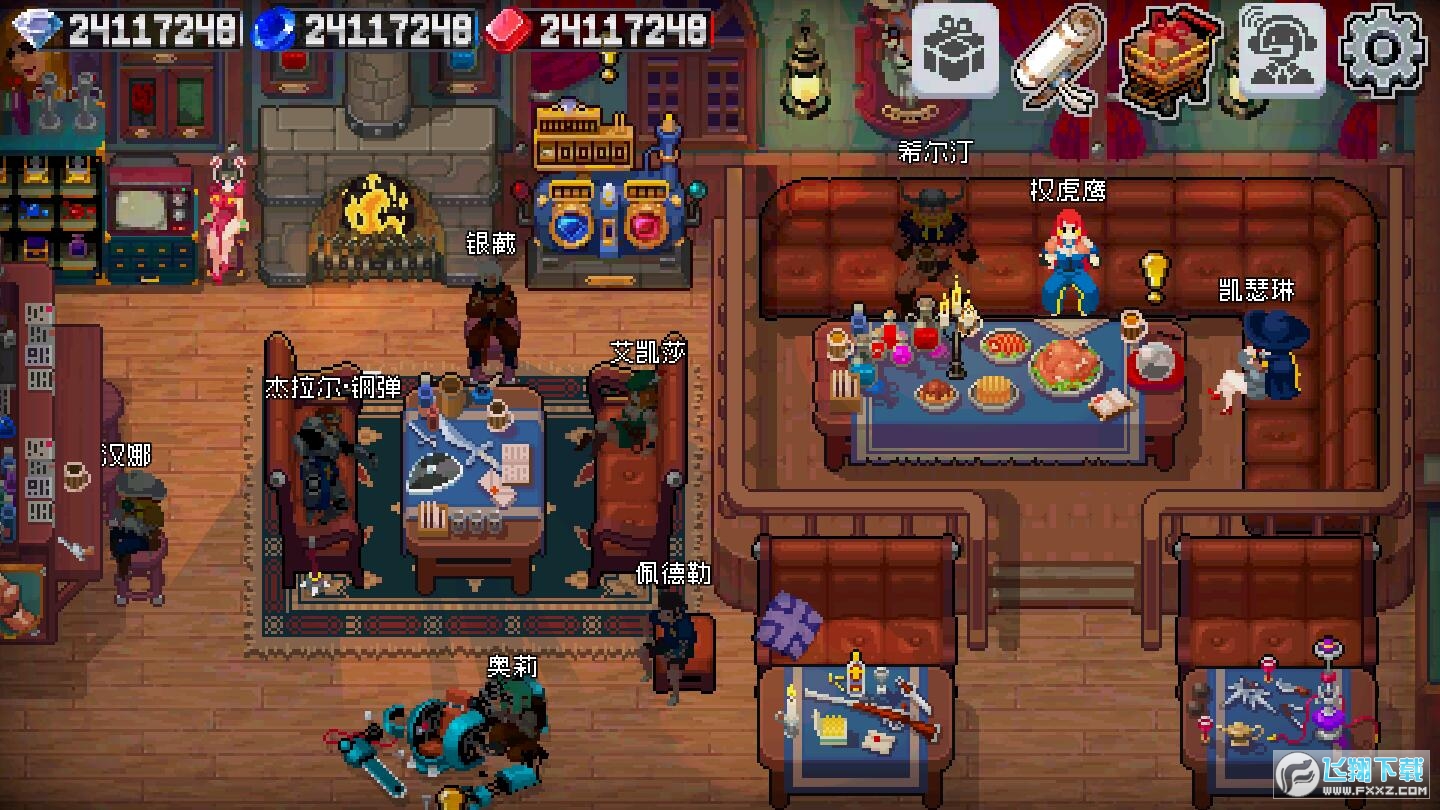Contact customer support via headset icon
This screenshot has width=1440, height=810.
pyautogui.click(x=1282, y=50)
